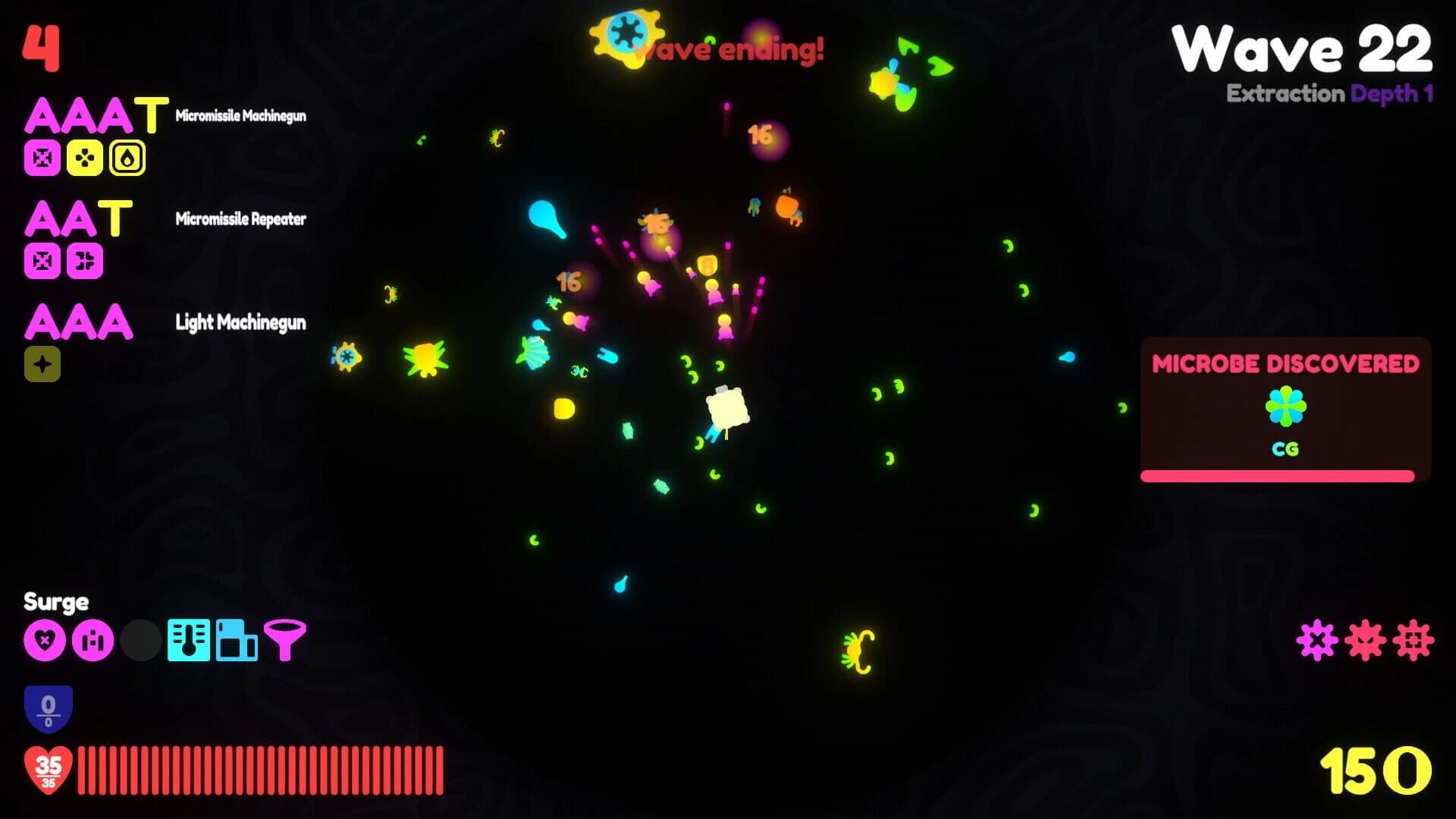Click the yellow fuel drop icon under Micromissile Machinegun
Screen dimensions: 1456x819
point(127,158)
